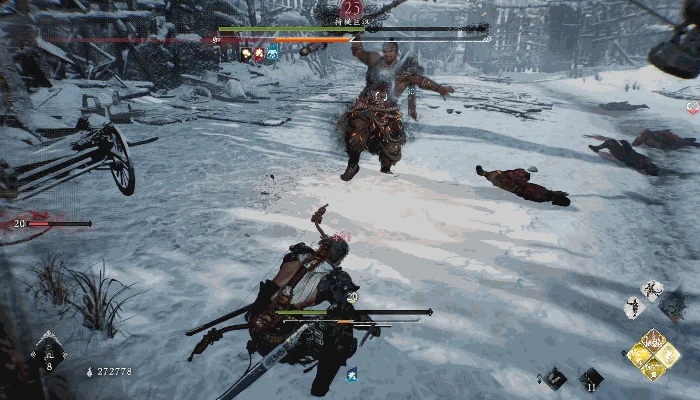Choose the lower white martial stance icon
Screen dimensions: 700x400
click(x=634, y=308)
